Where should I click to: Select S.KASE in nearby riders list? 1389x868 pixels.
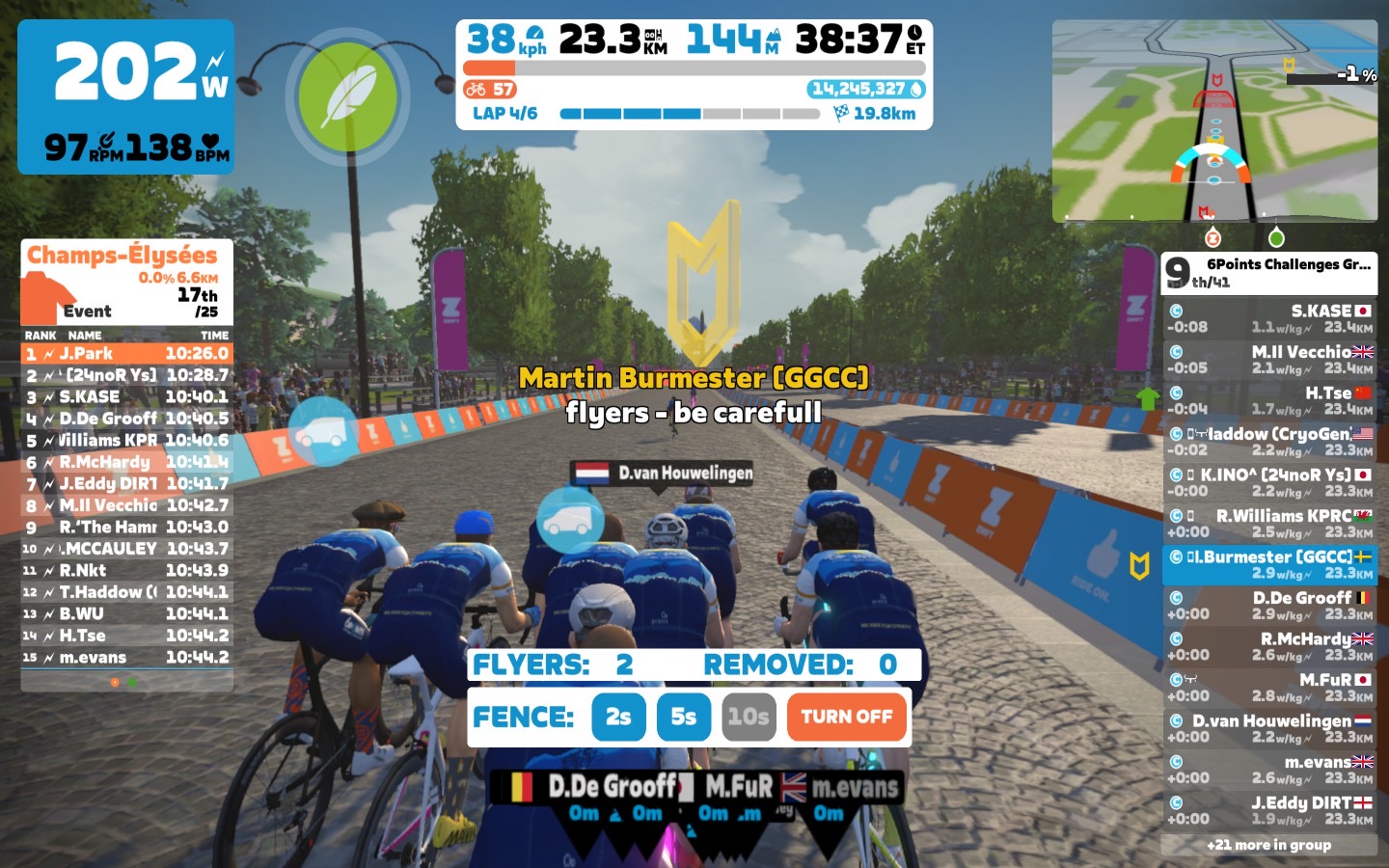point(1268,318)
